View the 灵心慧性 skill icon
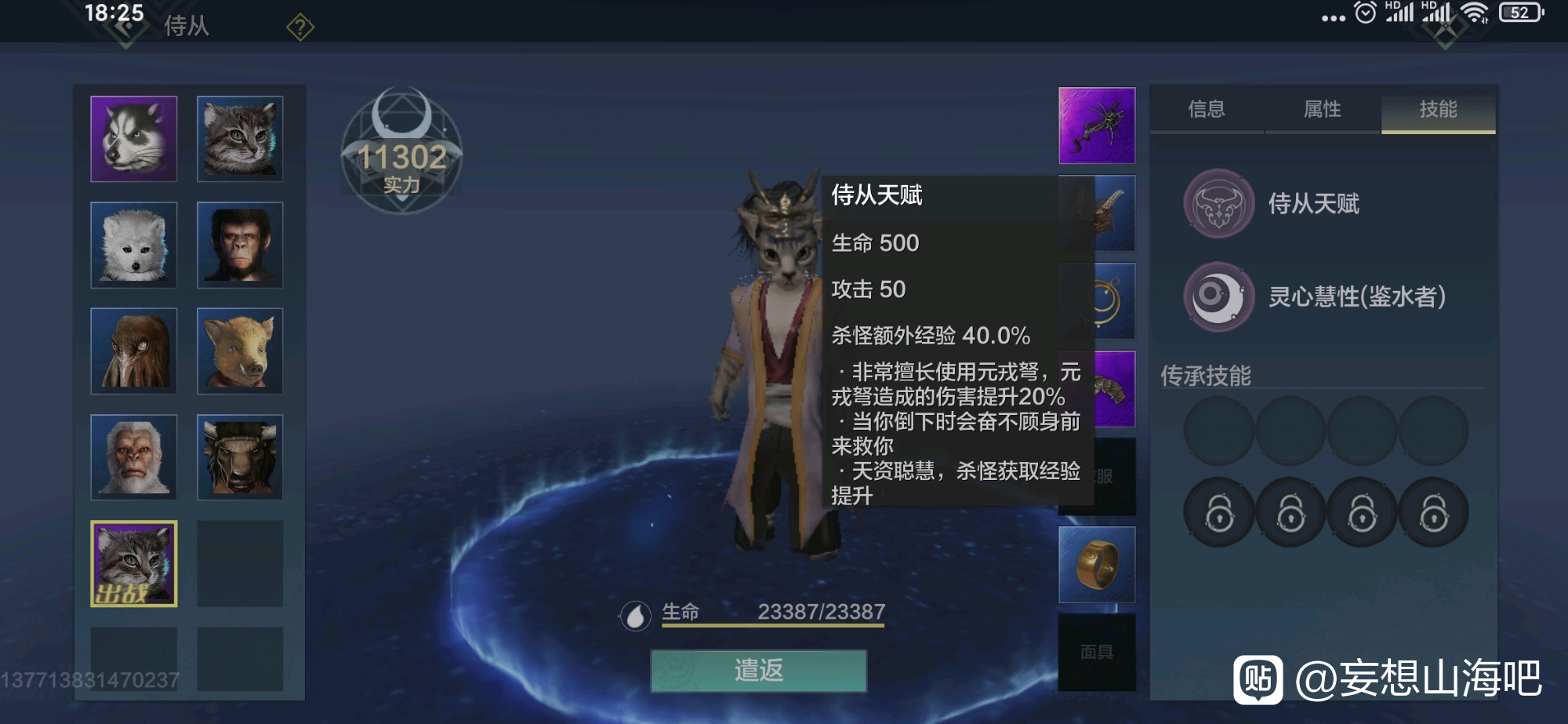 pyautogui.click(x=1218, y=297)
